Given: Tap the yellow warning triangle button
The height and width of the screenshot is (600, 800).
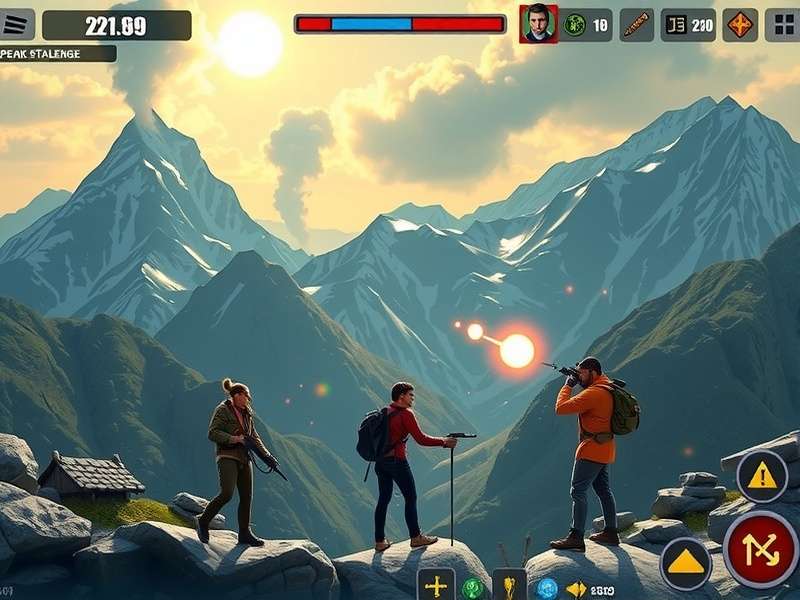Looking at the screenshot, I should [x=762, y=476].
